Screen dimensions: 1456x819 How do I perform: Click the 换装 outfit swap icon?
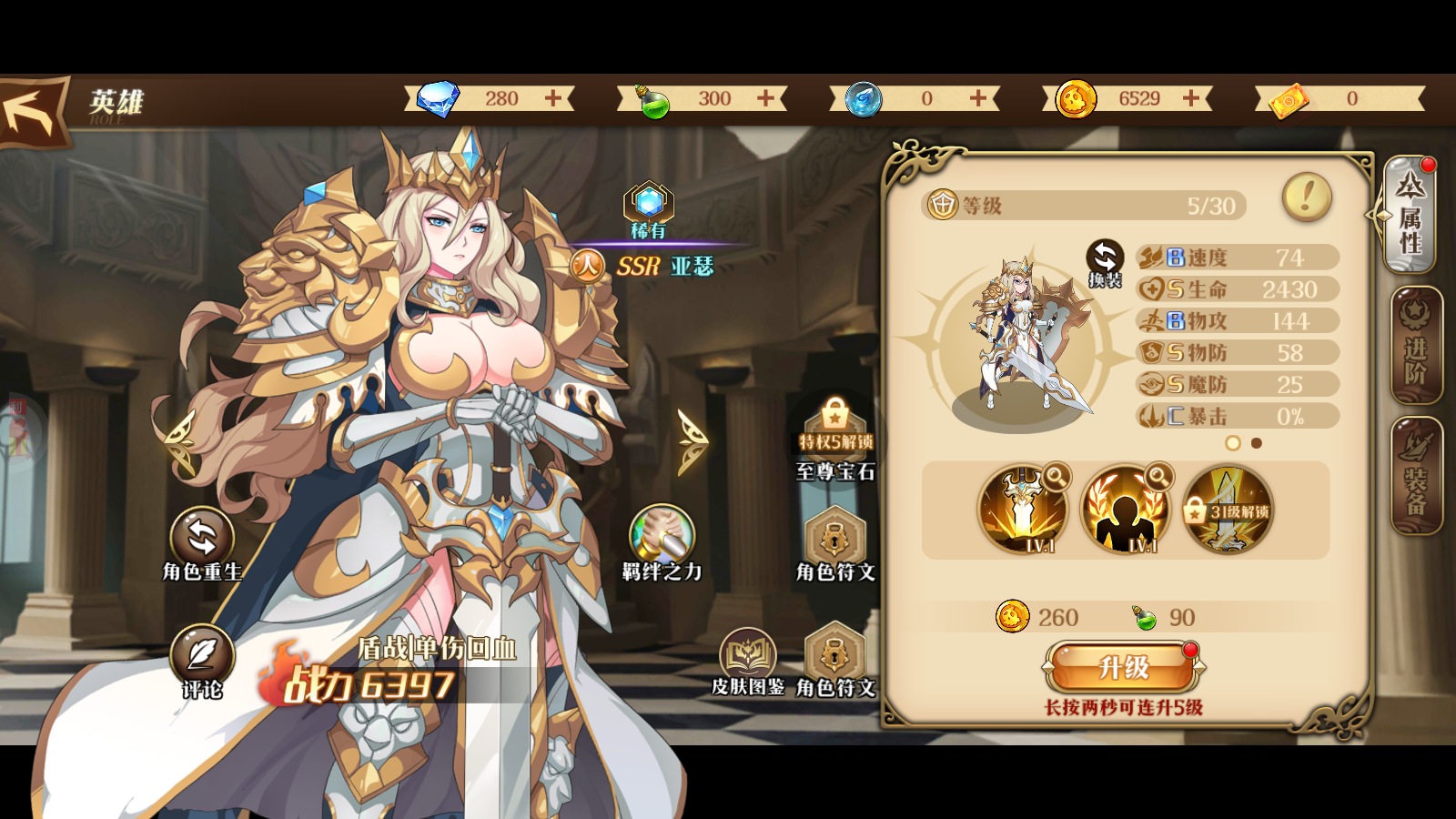[1105, 261]
